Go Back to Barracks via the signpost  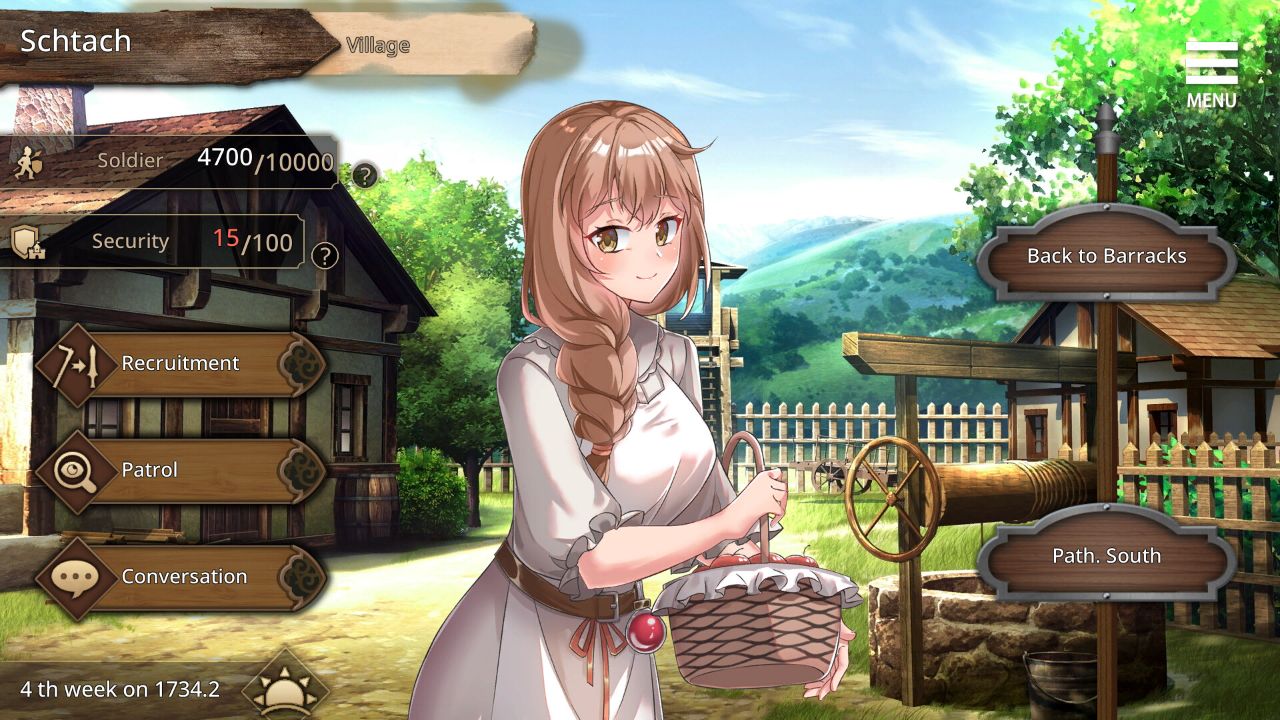1108,256
